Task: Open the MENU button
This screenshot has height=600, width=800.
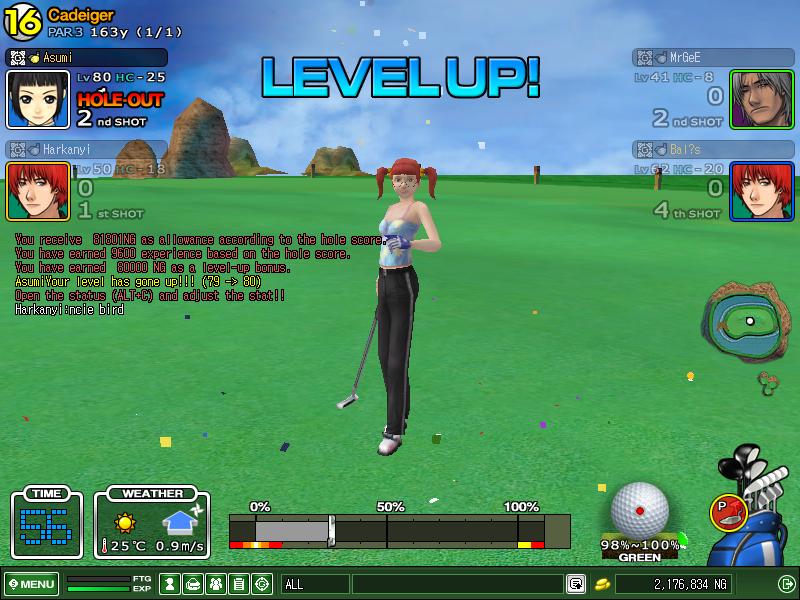Action: 31,584
